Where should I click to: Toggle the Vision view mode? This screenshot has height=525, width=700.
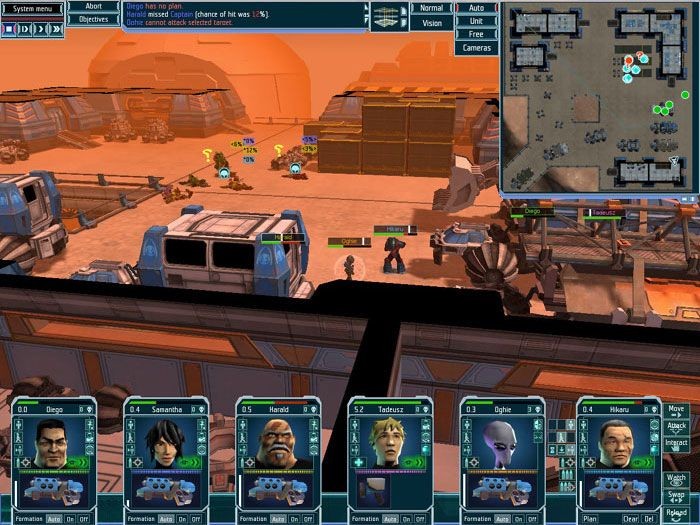tap(431, 22)
